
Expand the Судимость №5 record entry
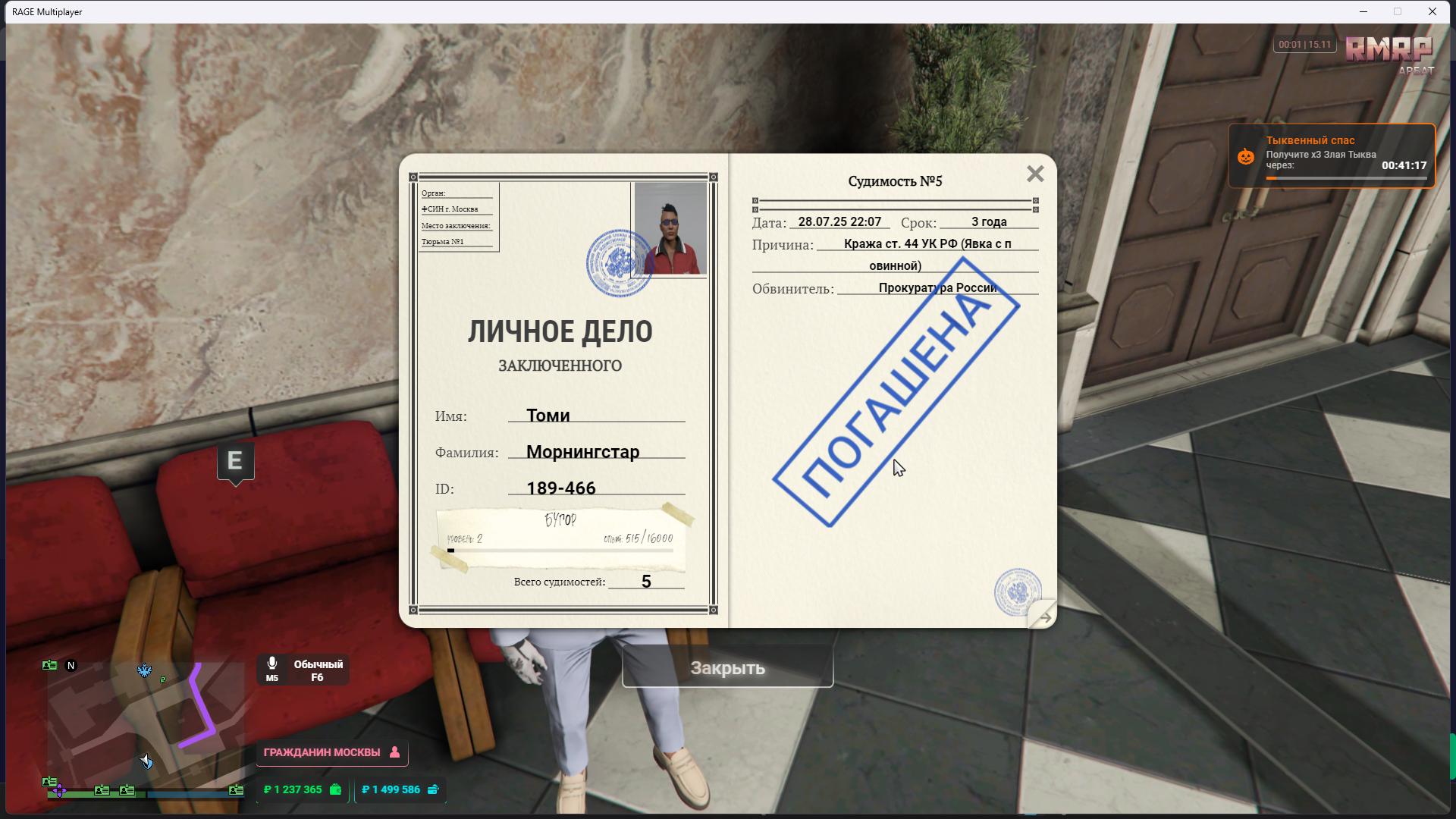(x=895, y=180)
